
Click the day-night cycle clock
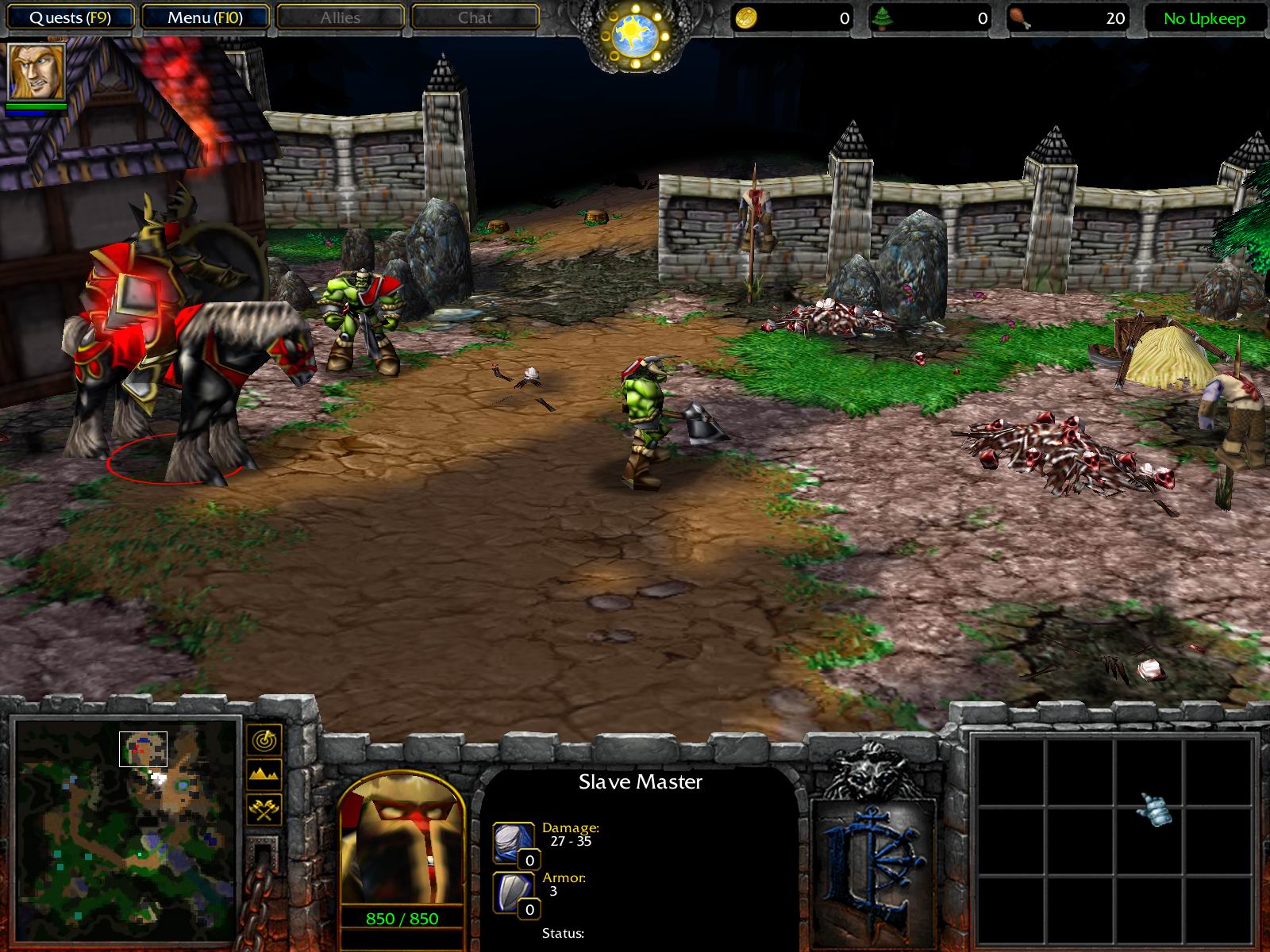[635, 30]
